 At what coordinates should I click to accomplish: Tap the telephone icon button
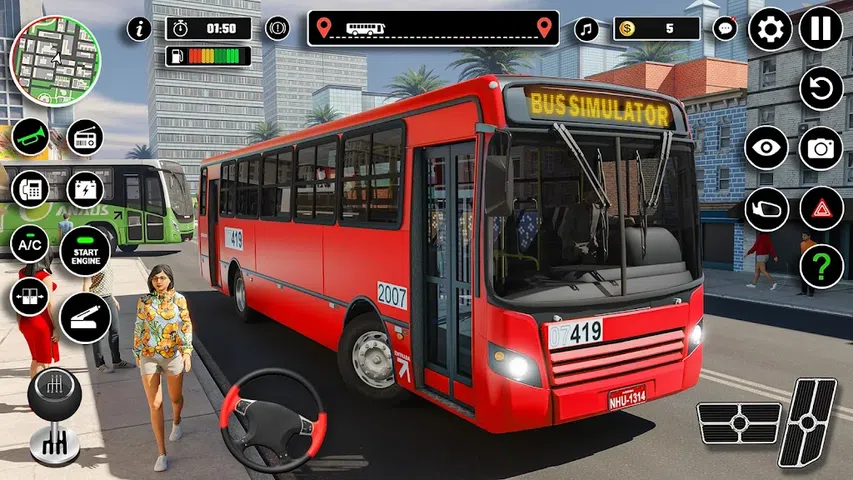pos(30,188)
